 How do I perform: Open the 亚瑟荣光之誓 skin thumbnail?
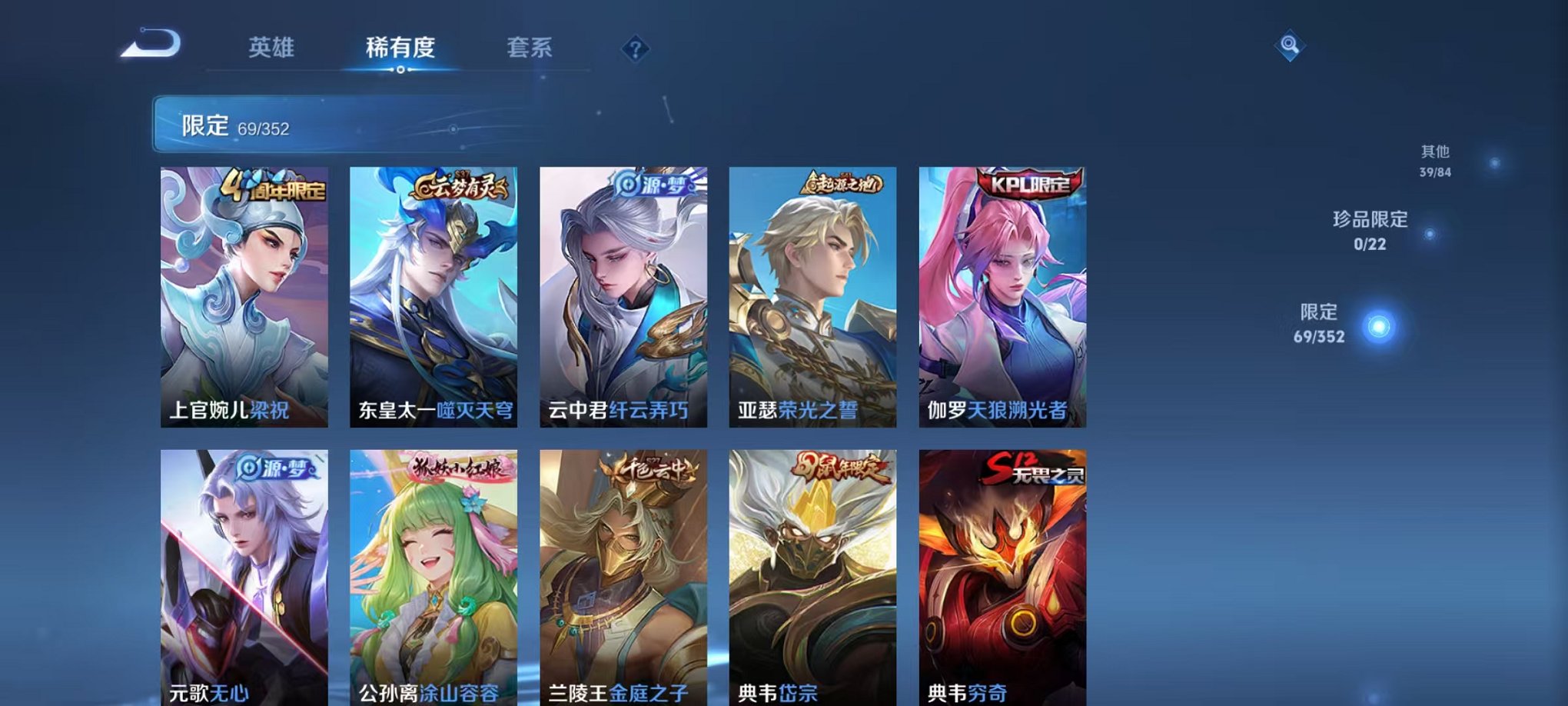click(x=811, y=300)
